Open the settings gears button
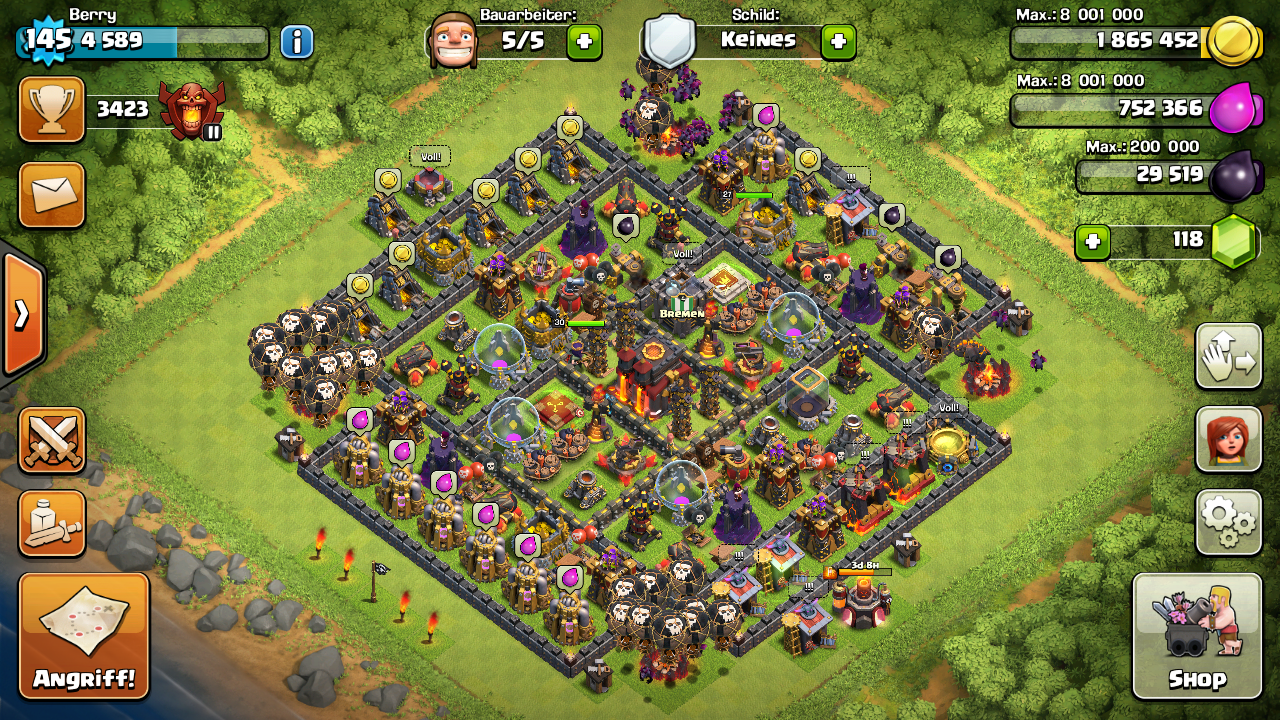This screenshot has height=720, width=1280. tap(1228, 521)
